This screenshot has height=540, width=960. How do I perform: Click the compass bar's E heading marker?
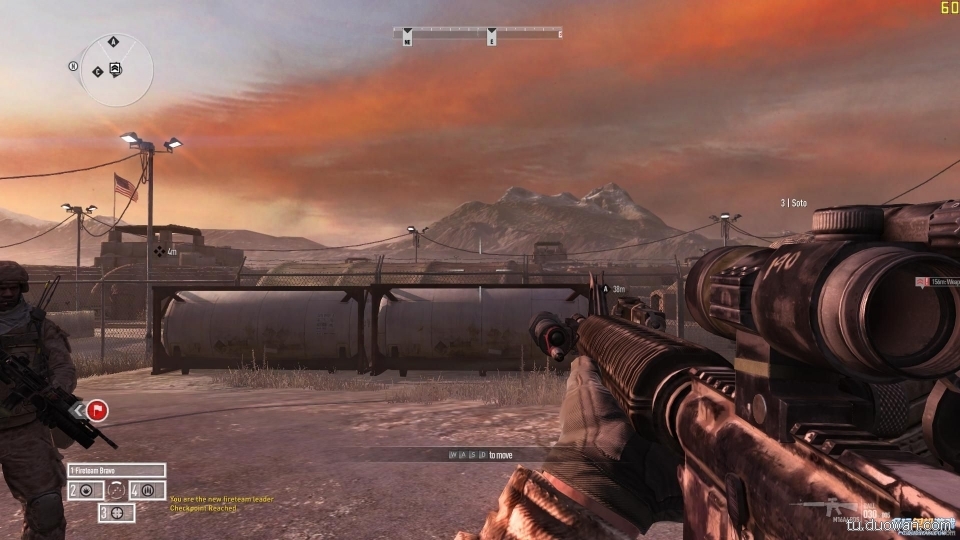click(492, 40)
